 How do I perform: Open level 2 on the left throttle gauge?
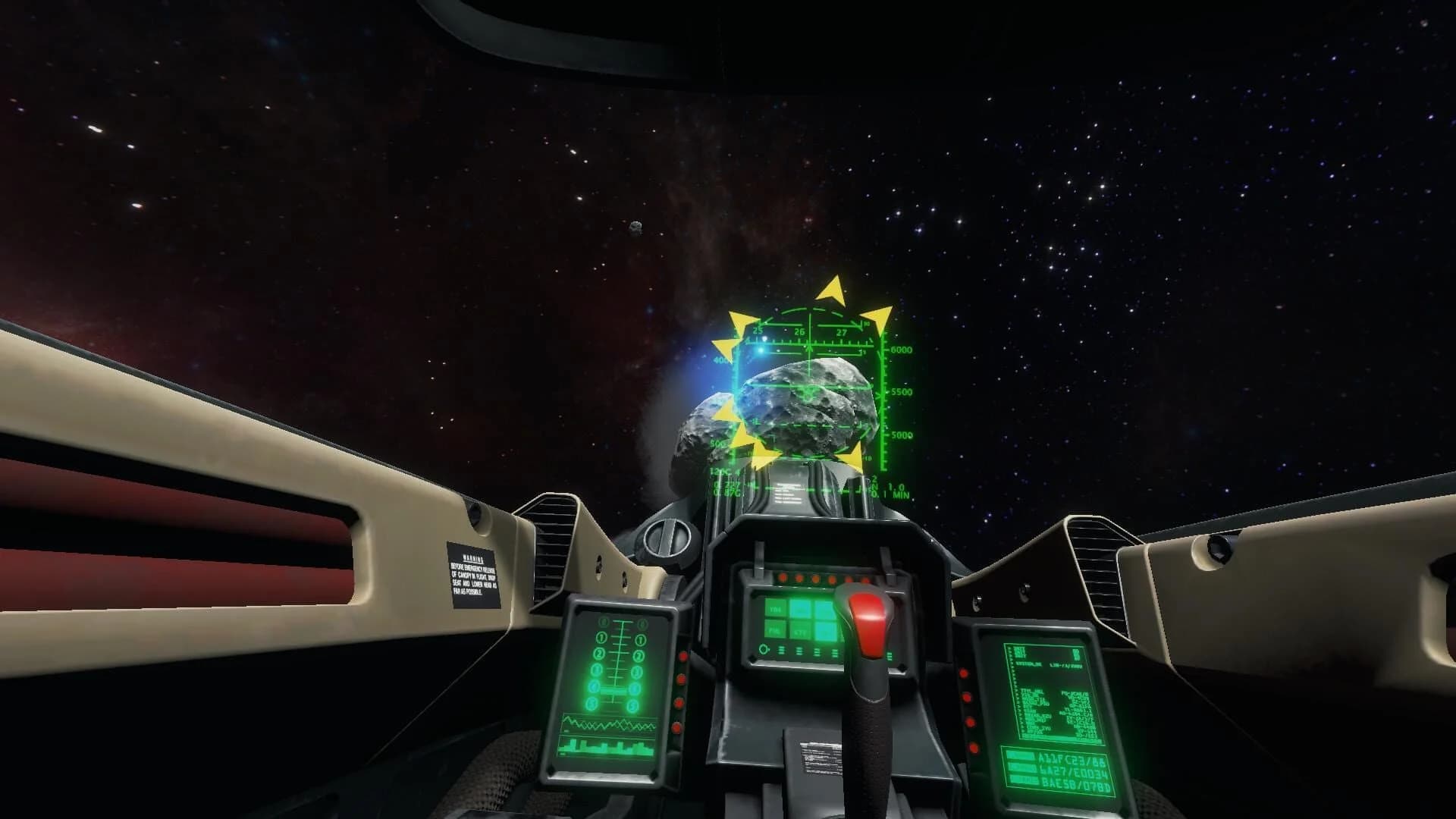pyautogui.click(x=599, y=654)
